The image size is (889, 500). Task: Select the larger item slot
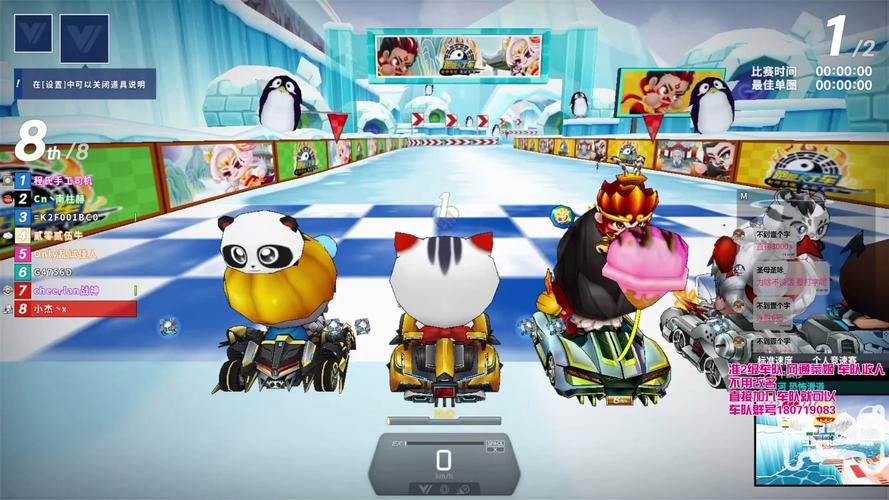(x=84, y=39)
